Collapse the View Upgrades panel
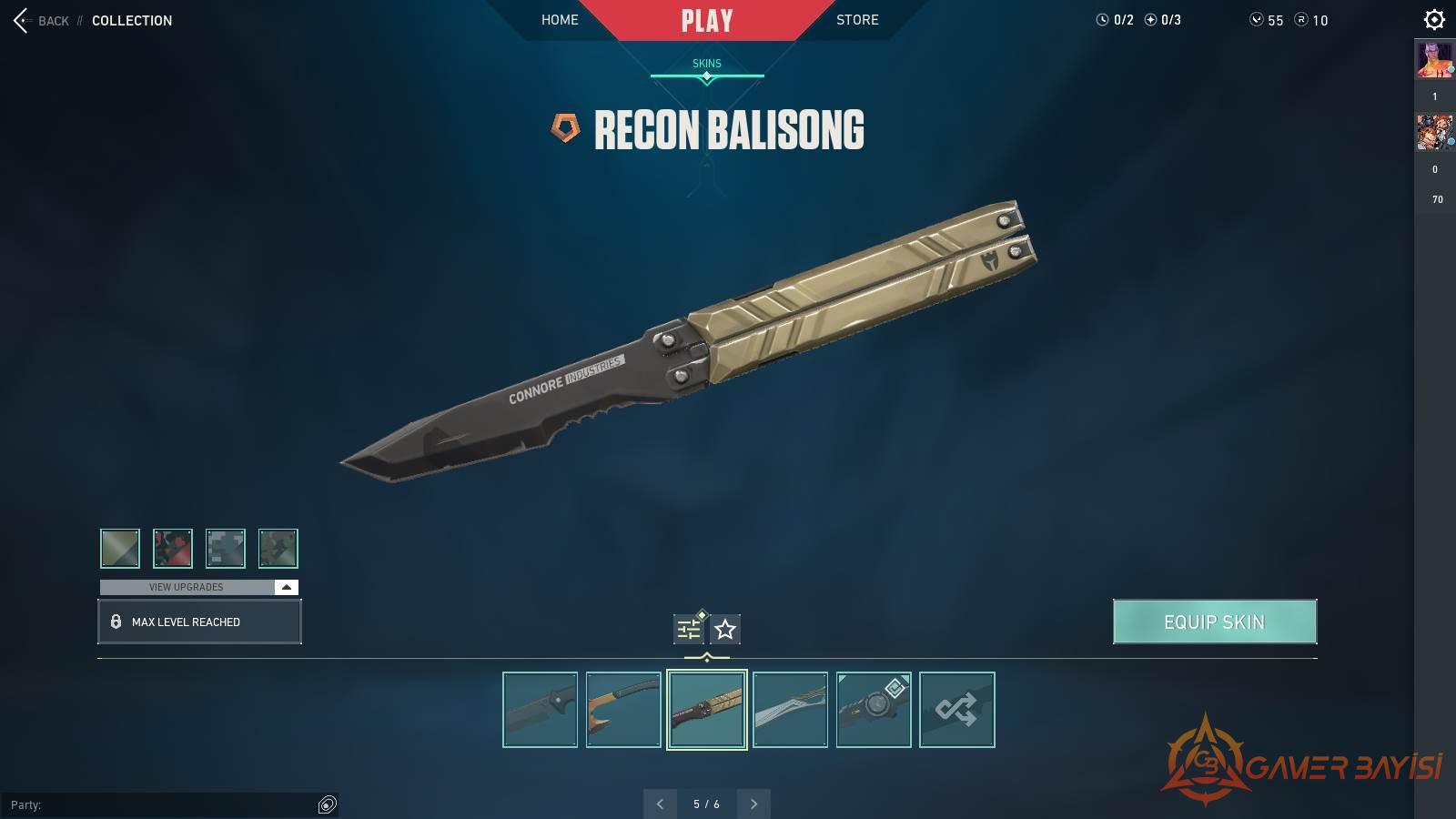This screenshot has width=1456, height=819. pos(286,587)
